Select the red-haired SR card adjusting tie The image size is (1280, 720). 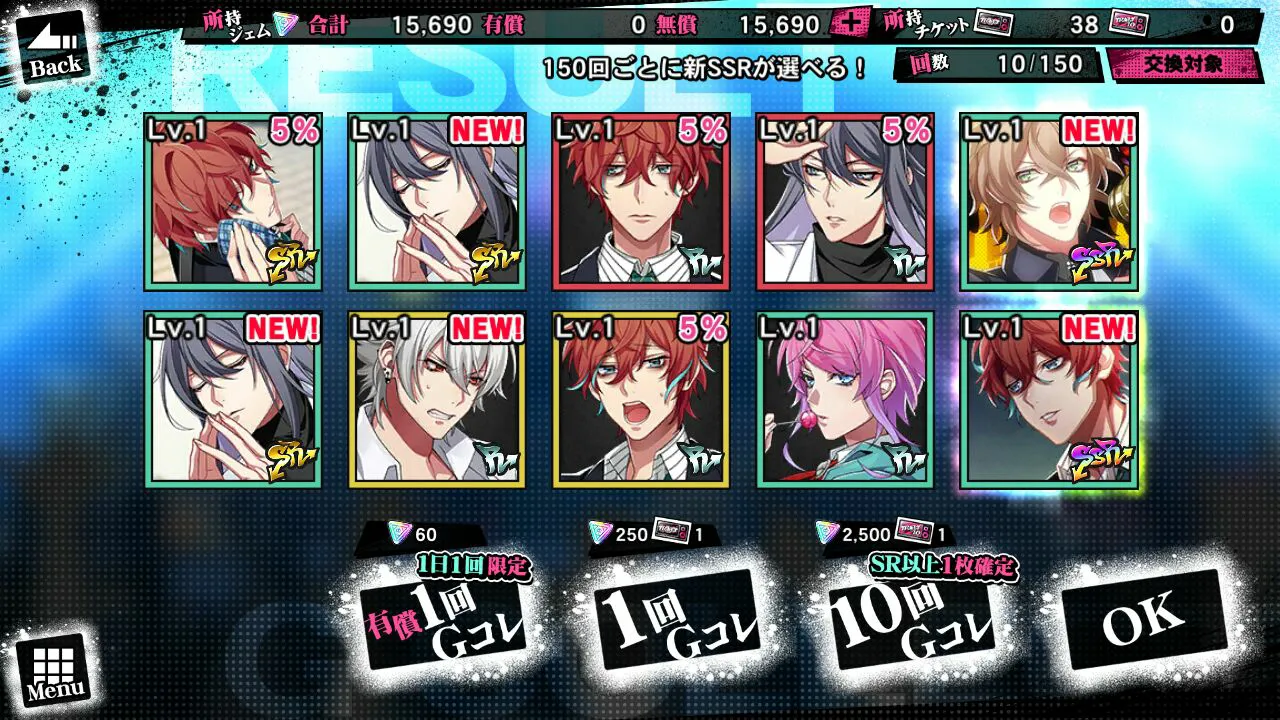click(x=233, y=202)
